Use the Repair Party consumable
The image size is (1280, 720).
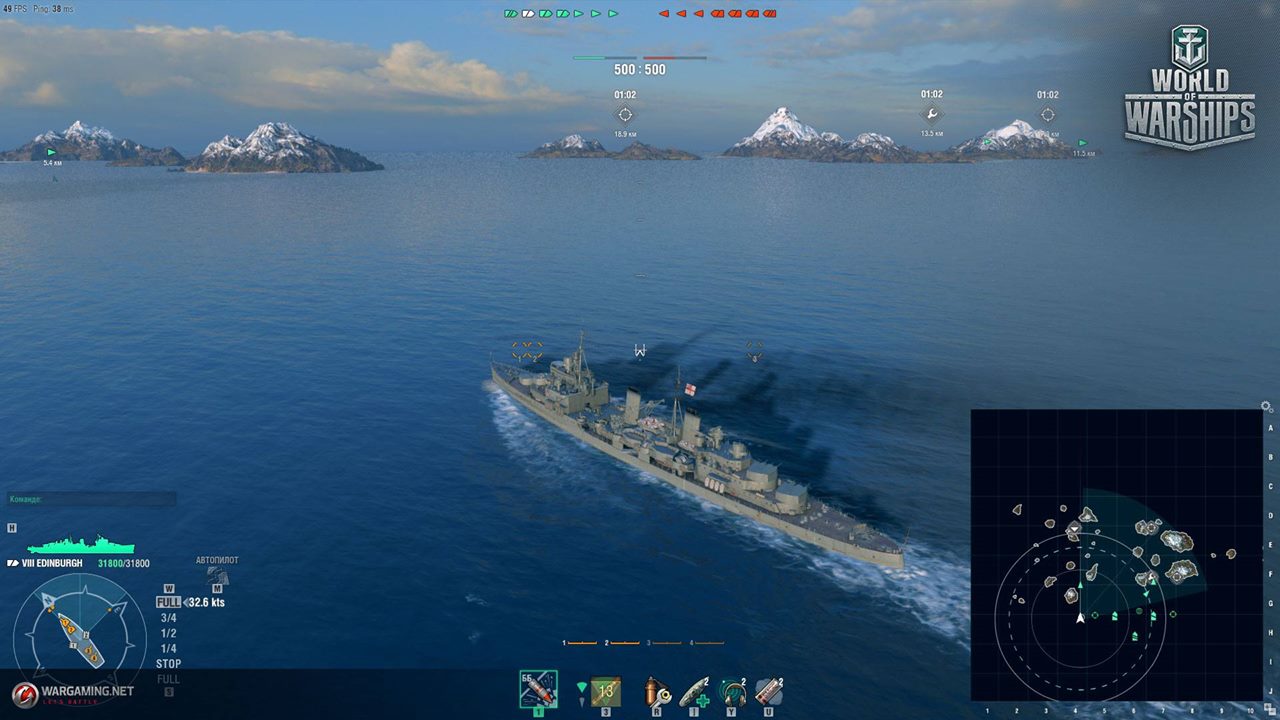(x=695, y=691)
